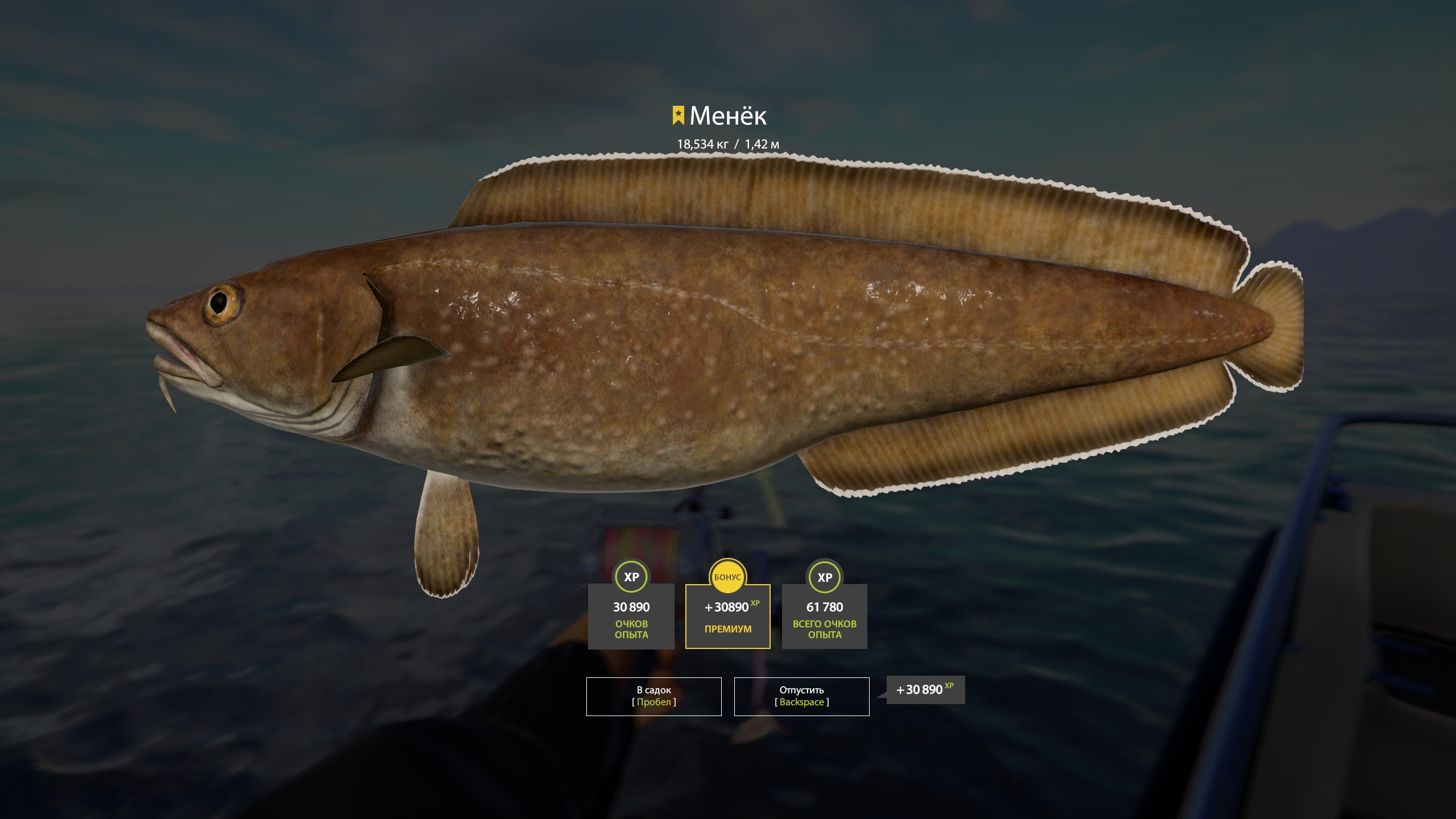
Task: Put the fish in the keepnet (В садок)
Action: 653,696
